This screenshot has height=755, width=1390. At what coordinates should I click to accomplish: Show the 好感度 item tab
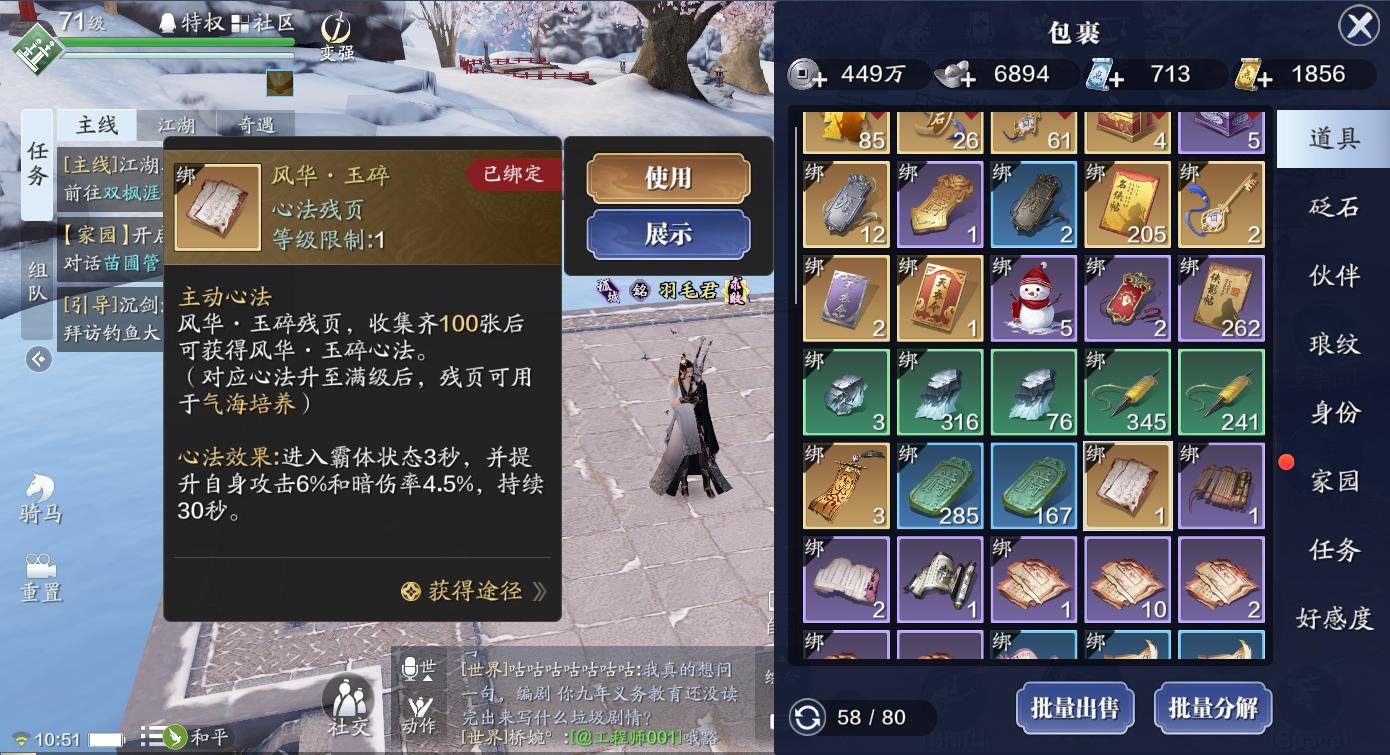point(1334,618)
